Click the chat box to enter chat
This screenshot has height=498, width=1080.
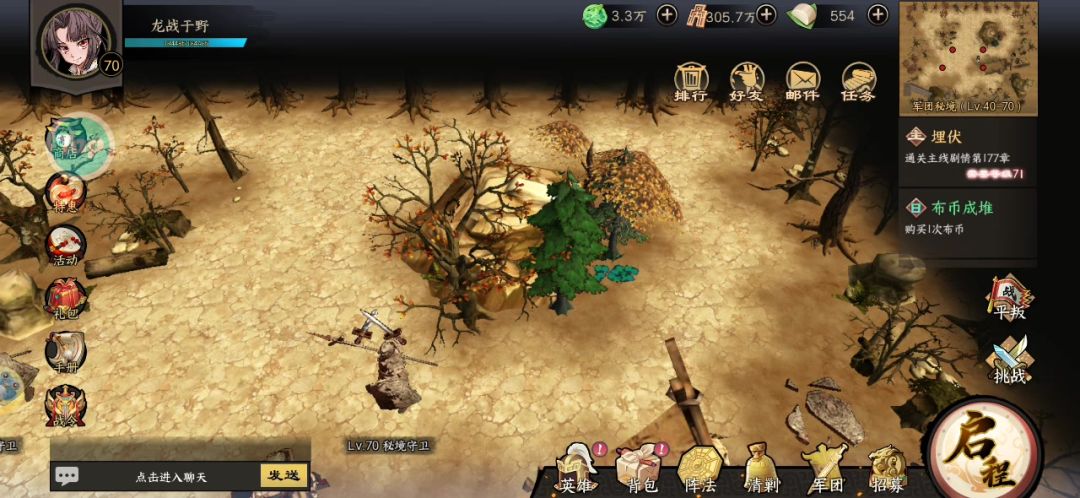tap(160, 476)
